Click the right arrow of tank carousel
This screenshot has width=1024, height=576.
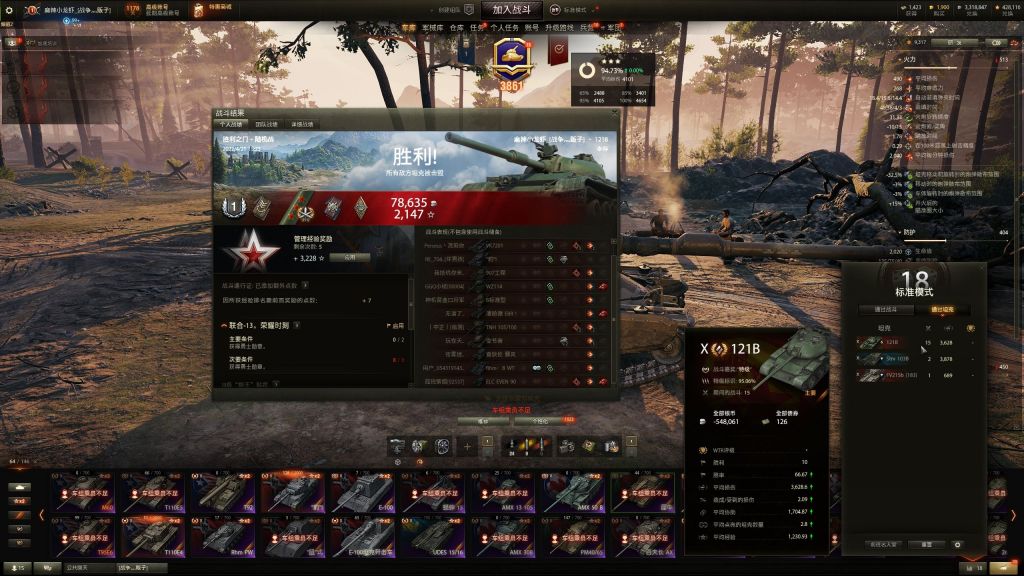[1012, 514]
